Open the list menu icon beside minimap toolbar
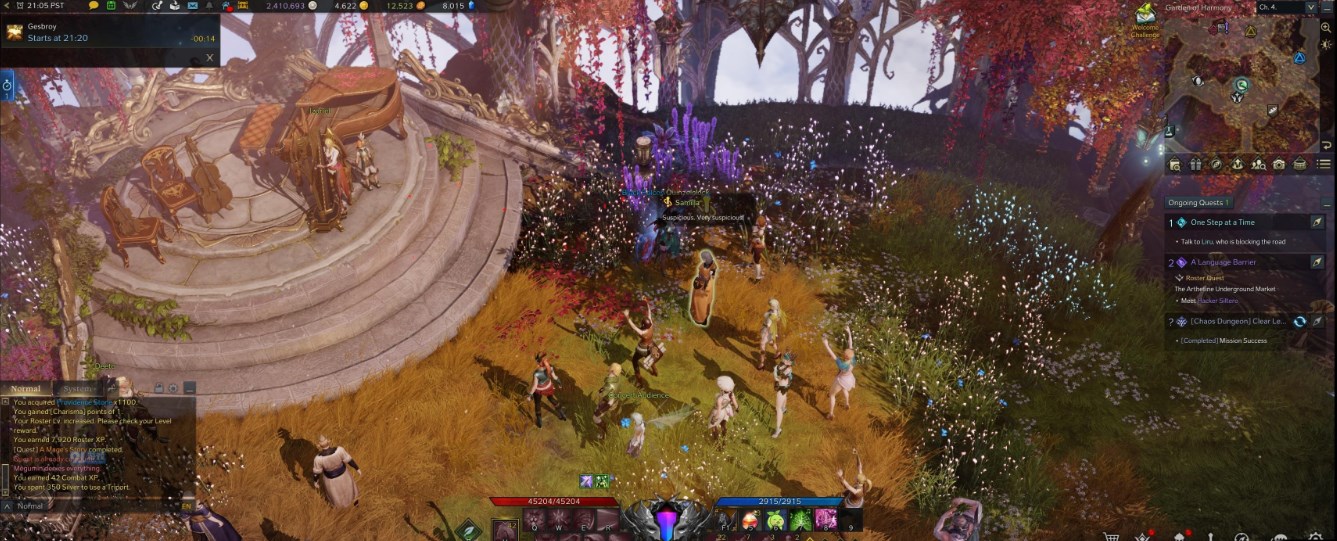 tap(1324, 164)
